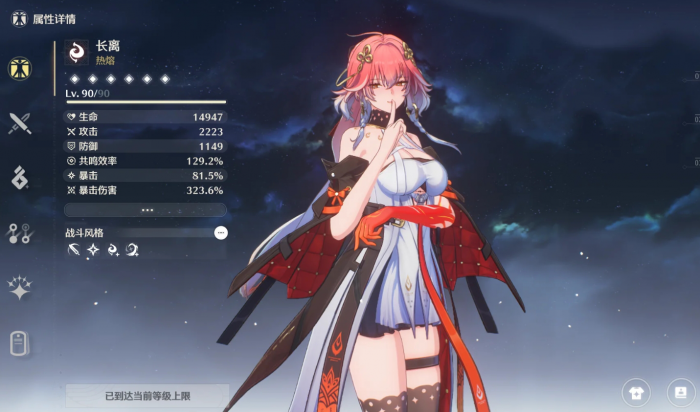Switch to the weapon crossed-swords tab
Screen dimensions: 700x412
click(x=20, y=123)
